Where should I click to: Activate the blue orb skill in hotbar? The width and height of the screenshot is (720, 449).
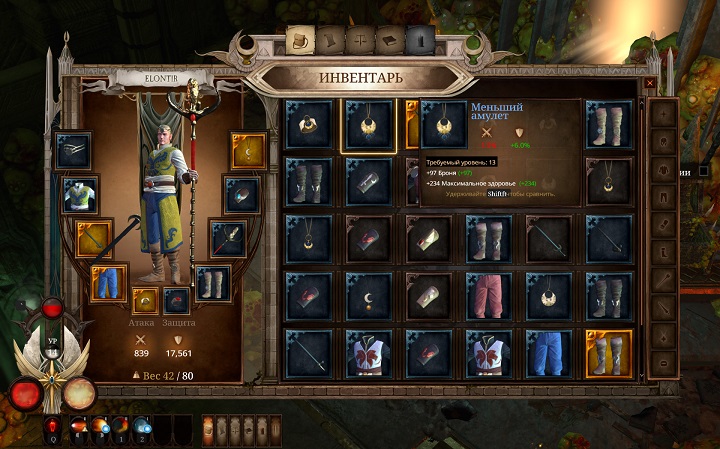[x=141, y=428]
